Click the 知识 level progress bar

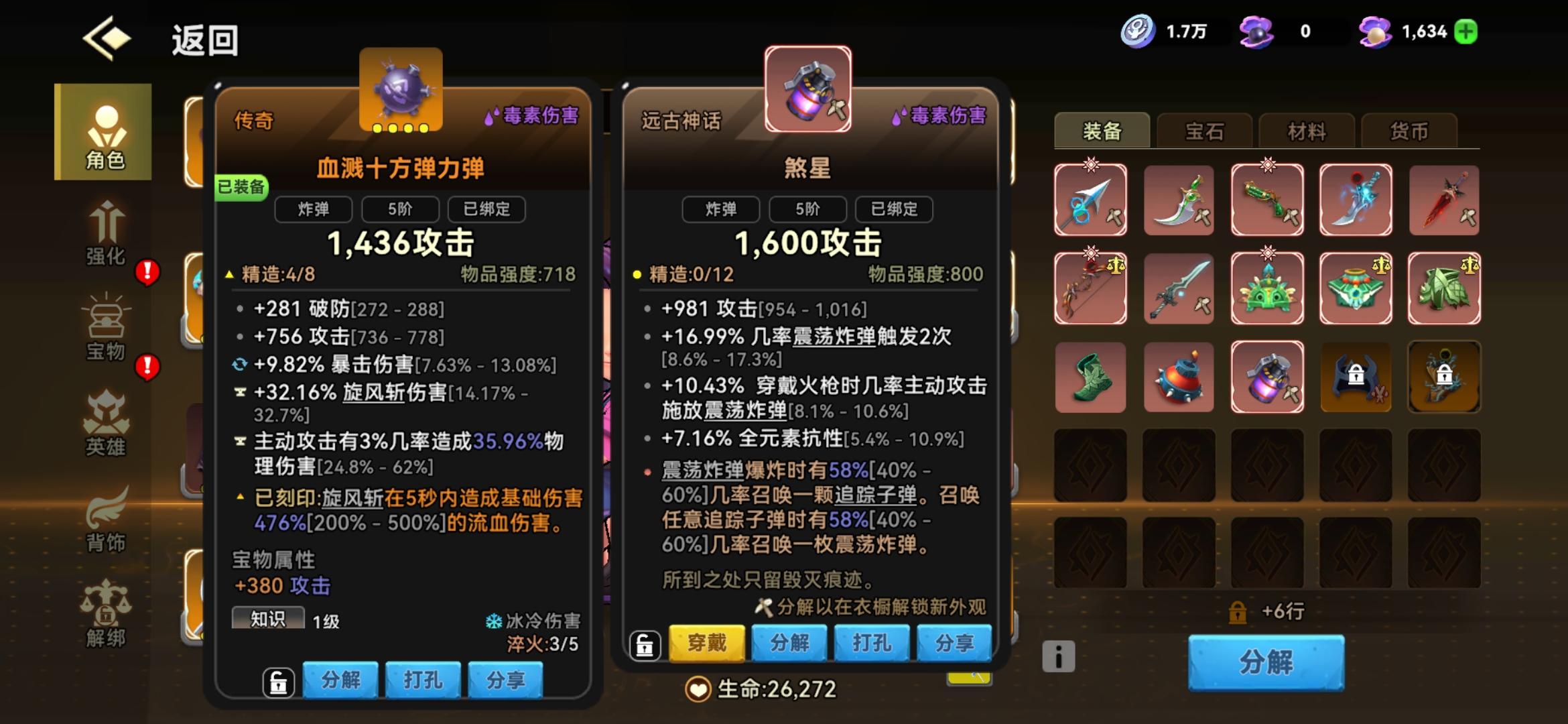(268, 620)
